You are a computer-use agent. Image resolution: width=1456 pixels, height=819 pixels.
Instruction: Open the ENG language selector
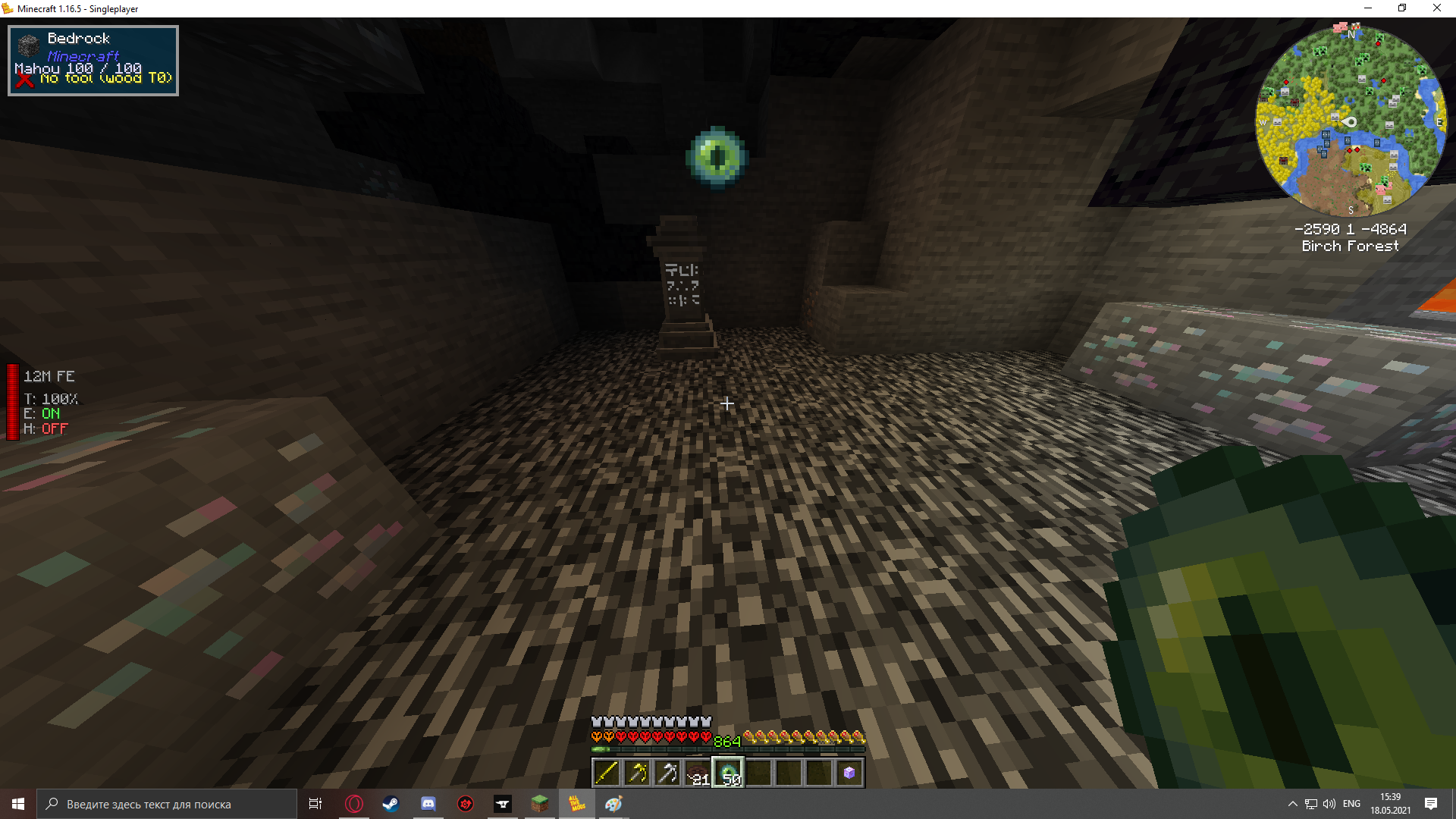1351,804
